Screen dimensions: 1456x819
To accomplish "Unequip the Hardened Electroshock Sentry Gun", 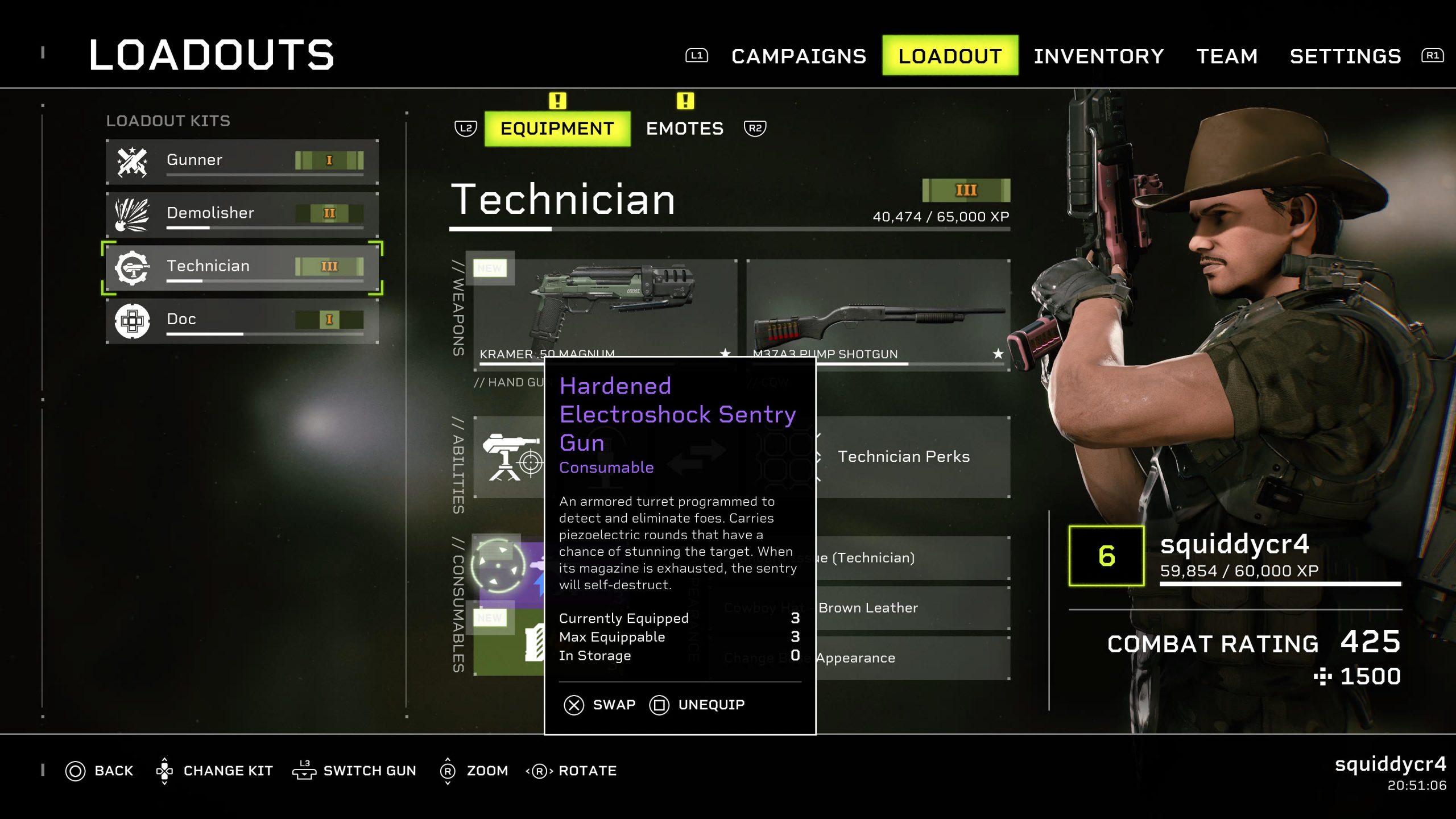I will click(697, 705).
